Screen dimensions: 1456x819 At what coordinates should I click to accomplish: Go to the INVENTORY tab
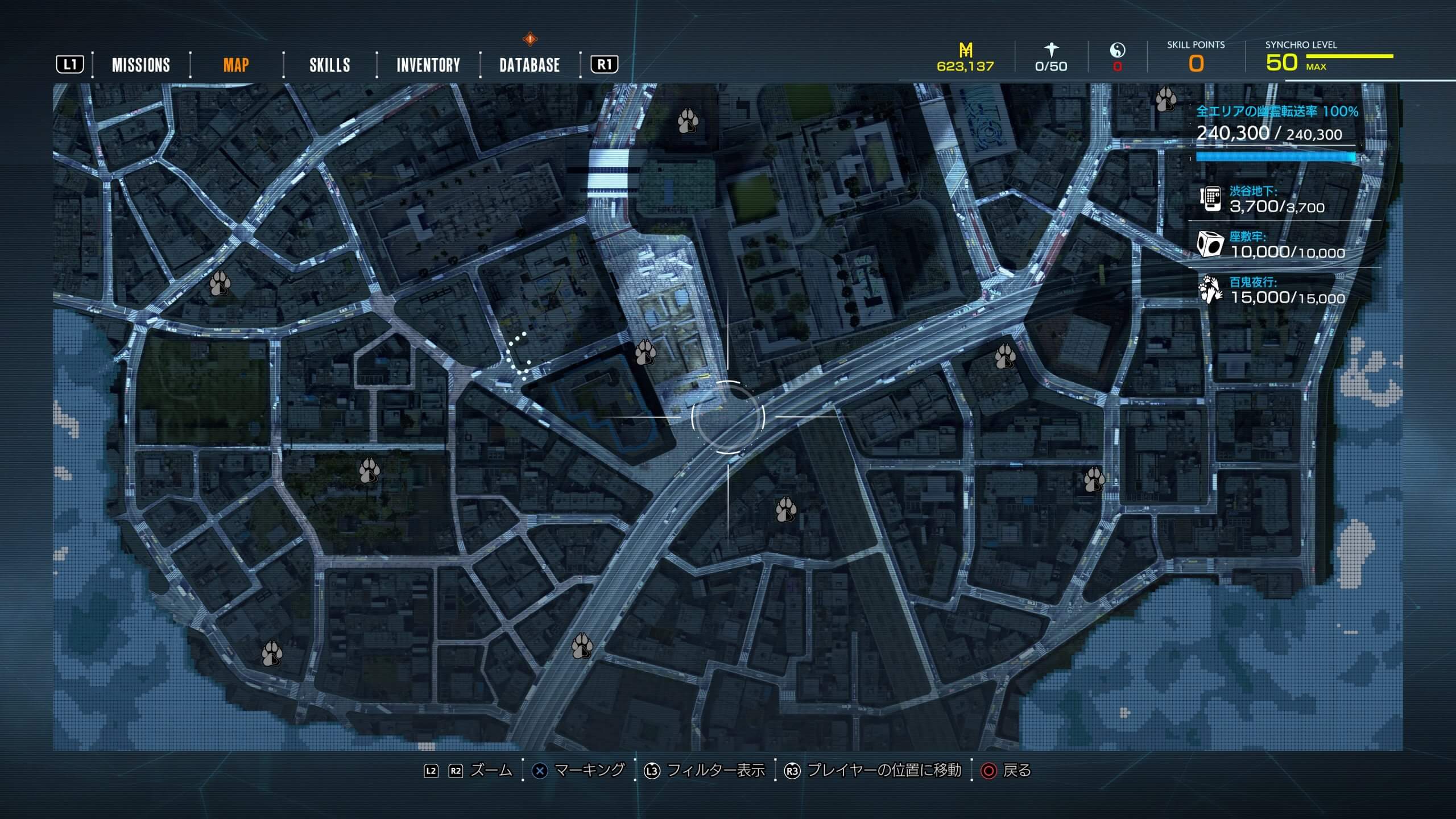428,65
